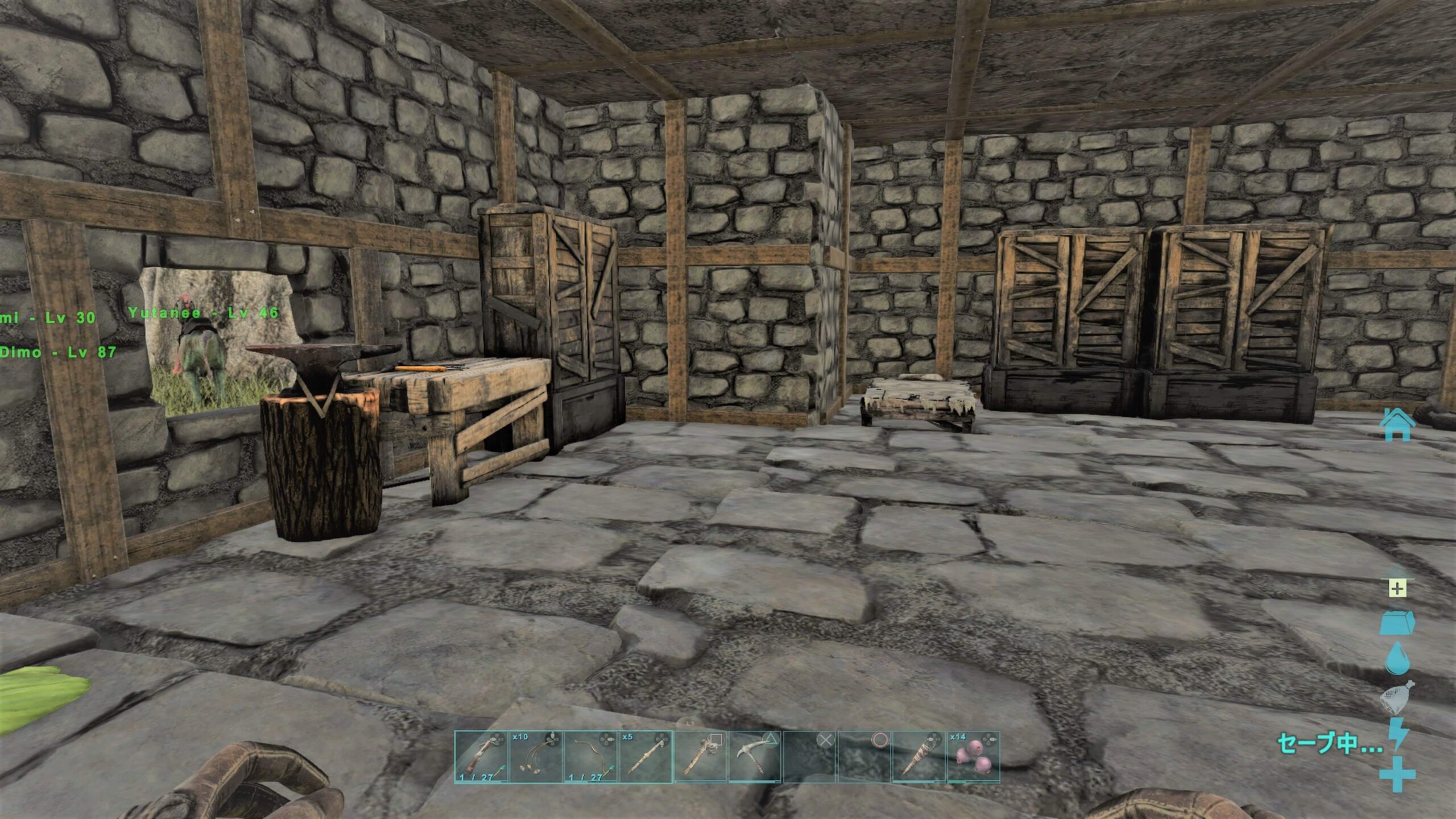
Task: Use the pink berries stack x14
Action: coord(973,757)
